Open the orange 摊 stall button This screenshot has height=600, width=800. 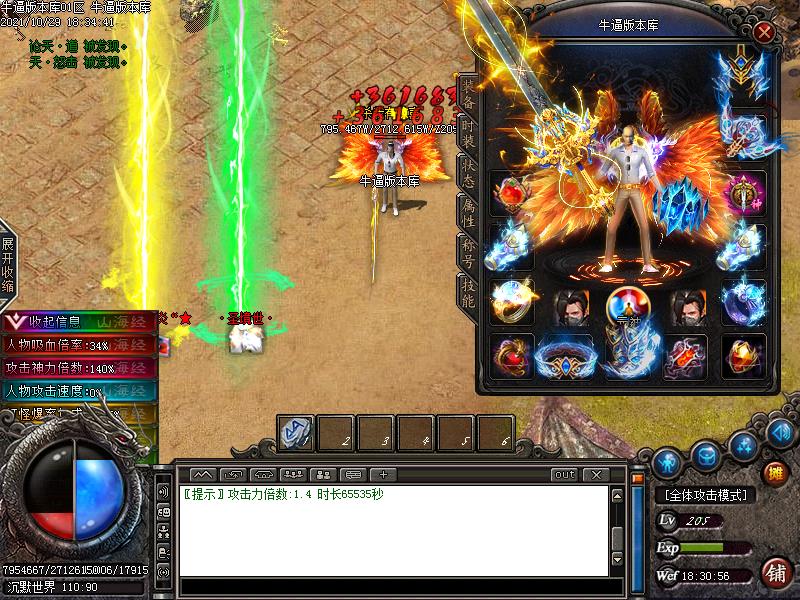[x=775, y=472]
